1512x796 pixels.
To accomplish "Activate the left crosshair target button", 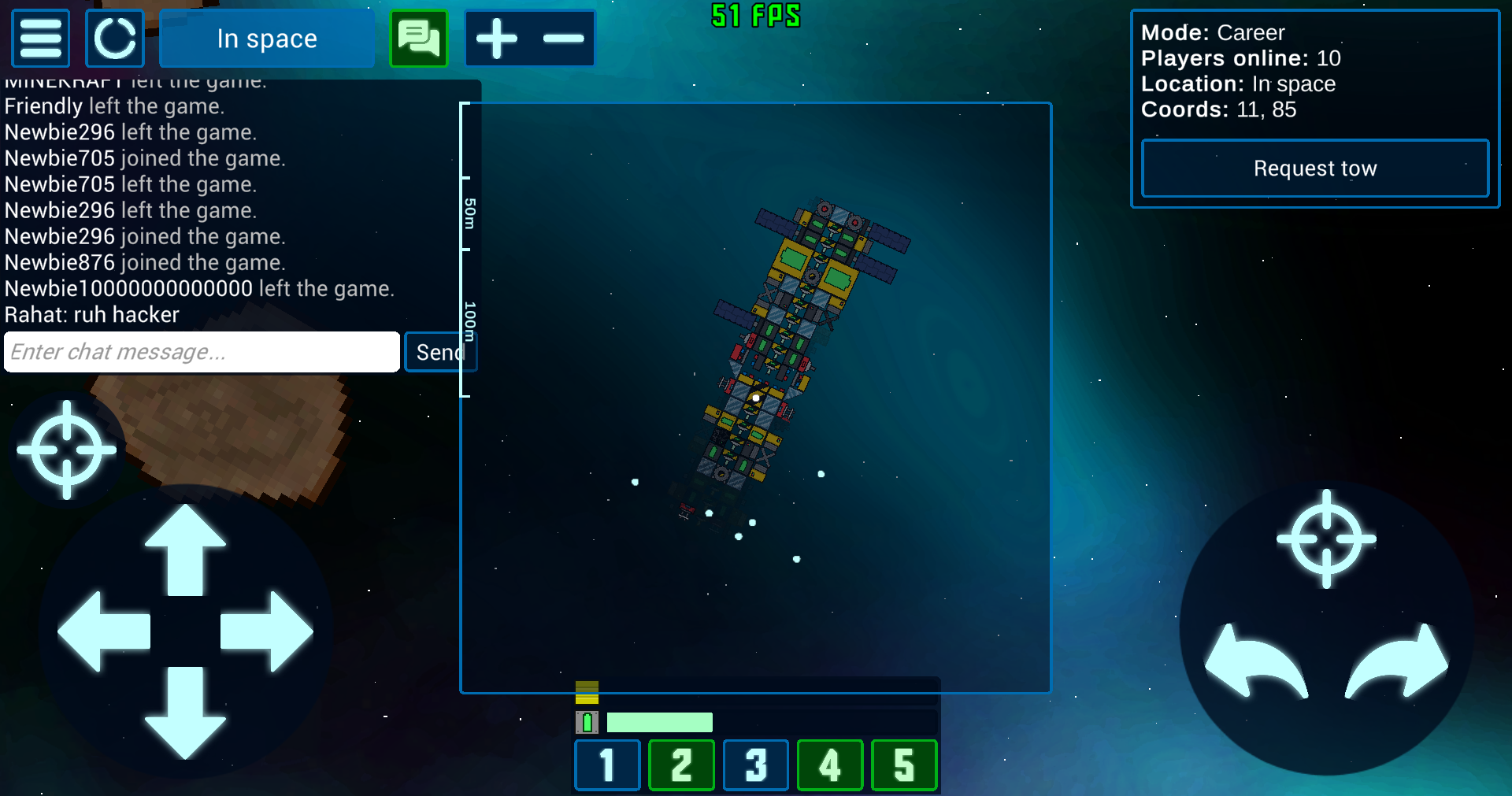I will tap(67, 450).
